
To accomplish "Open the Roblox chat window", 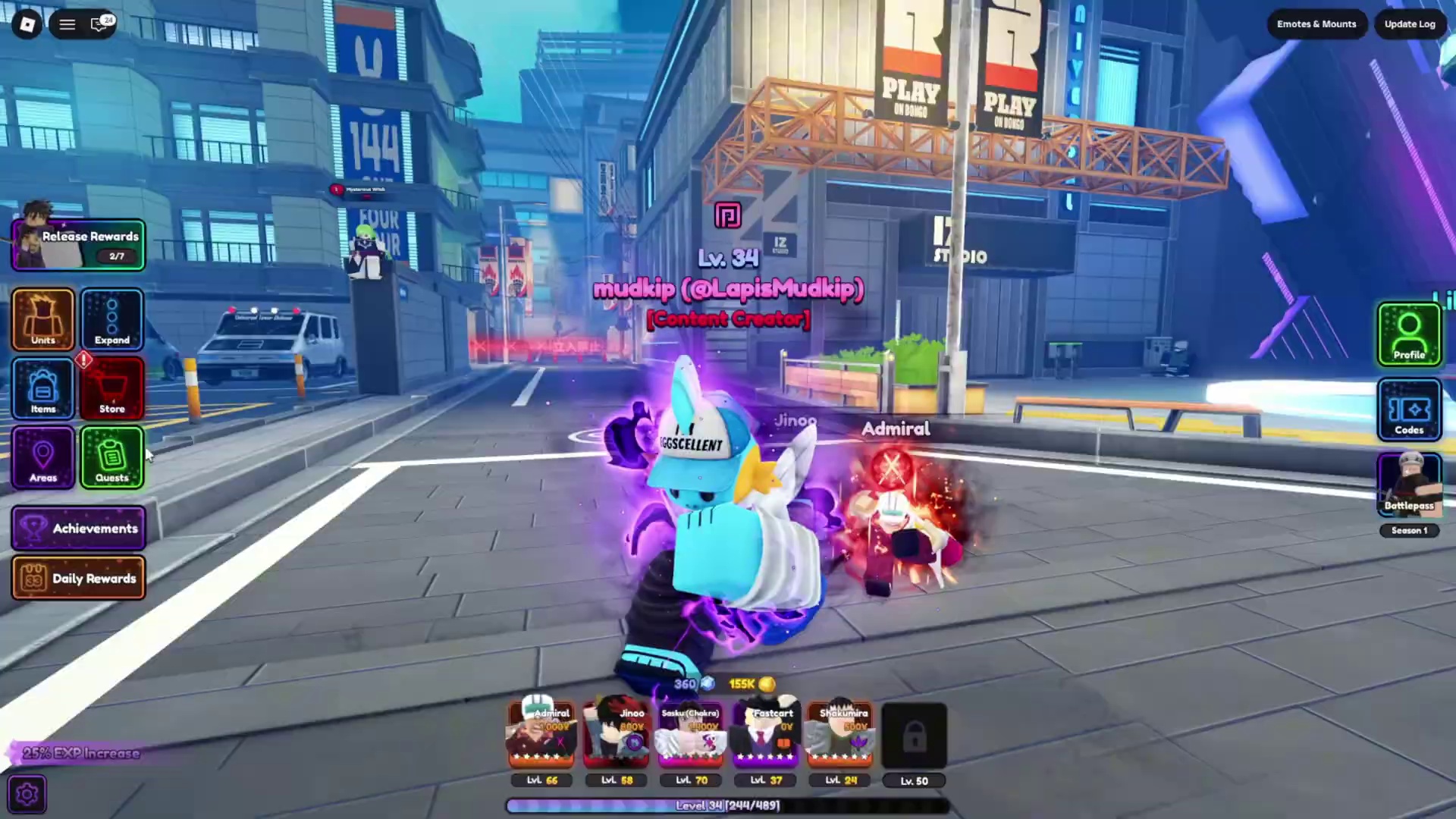I will click(x=100, y=24).
